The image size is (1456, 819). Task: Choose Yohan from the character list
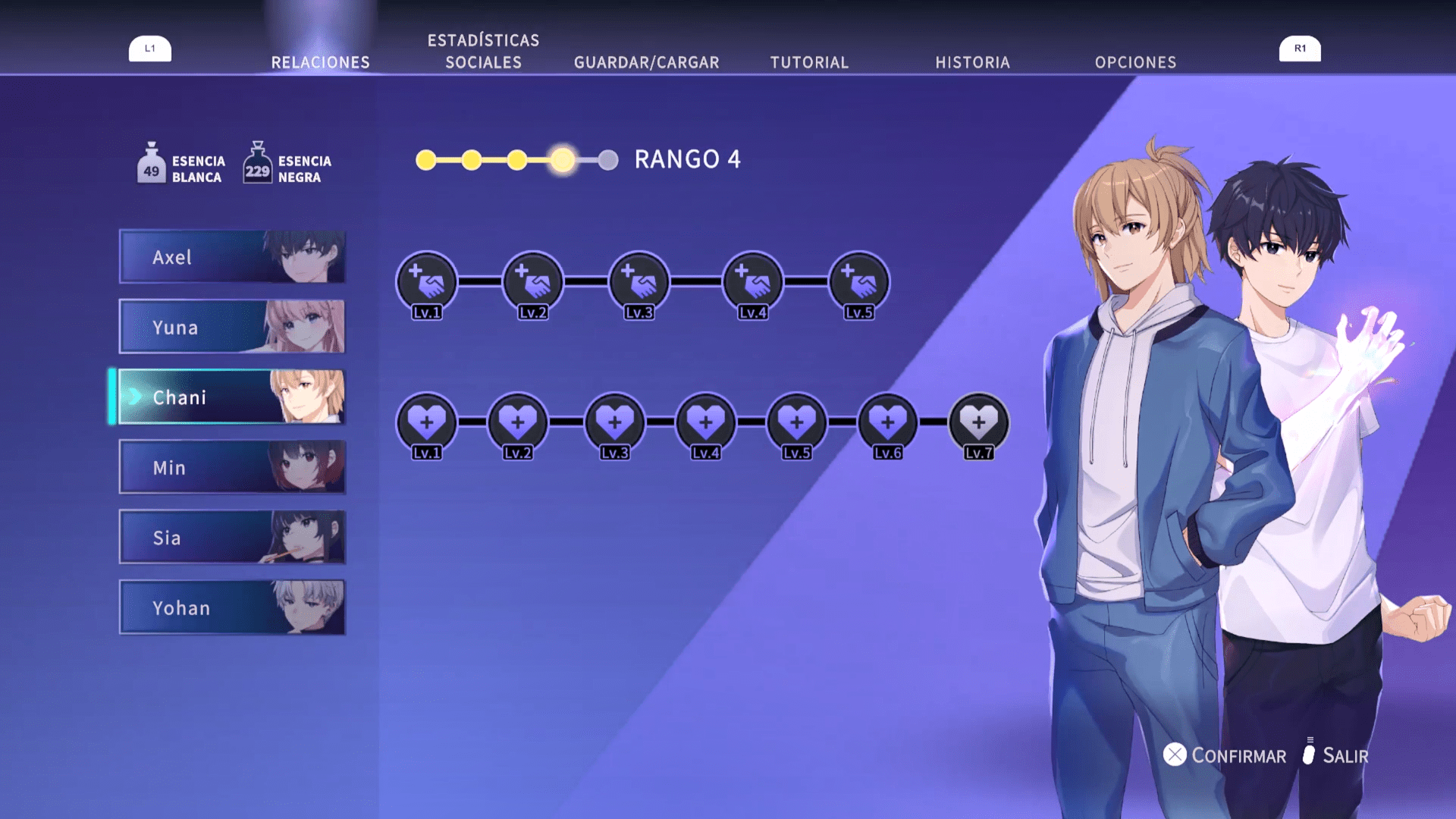click(232, 607)
